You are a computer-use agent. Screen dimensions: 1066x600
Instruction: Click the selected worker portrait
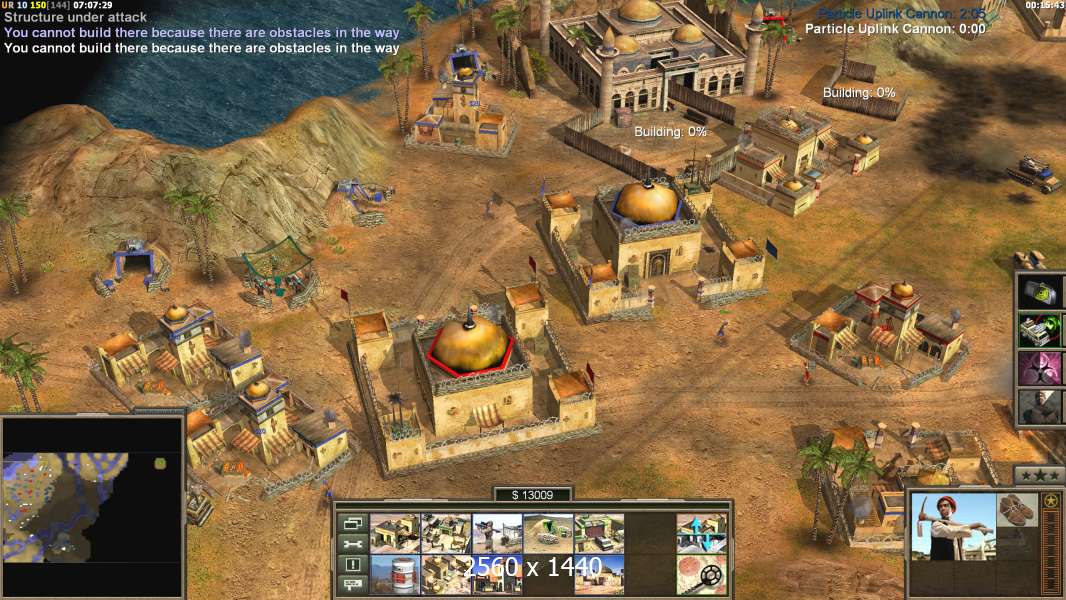pos(954,526)
